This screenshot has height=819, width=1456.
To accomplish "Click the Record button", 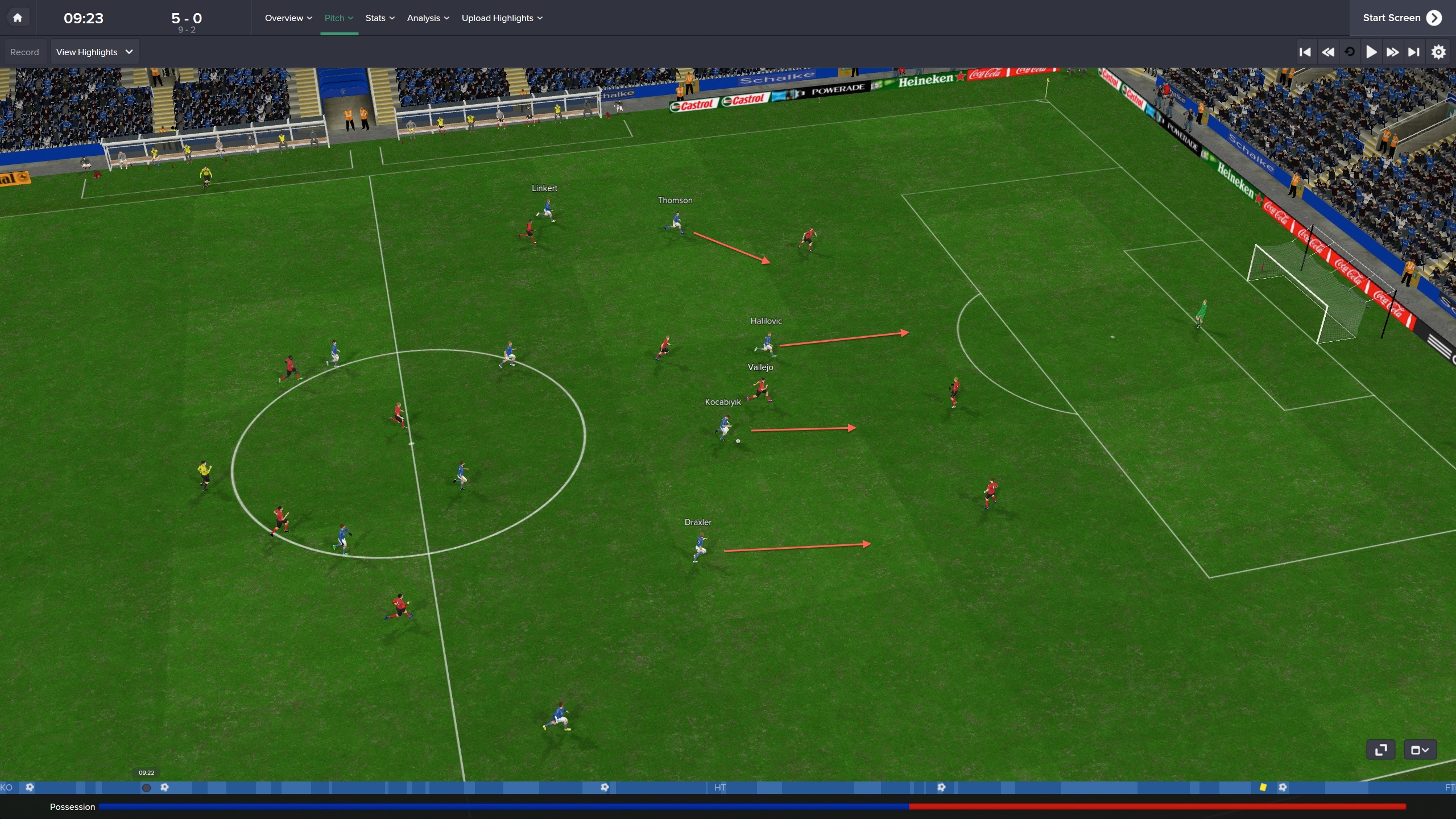I will tap(24, 52).
